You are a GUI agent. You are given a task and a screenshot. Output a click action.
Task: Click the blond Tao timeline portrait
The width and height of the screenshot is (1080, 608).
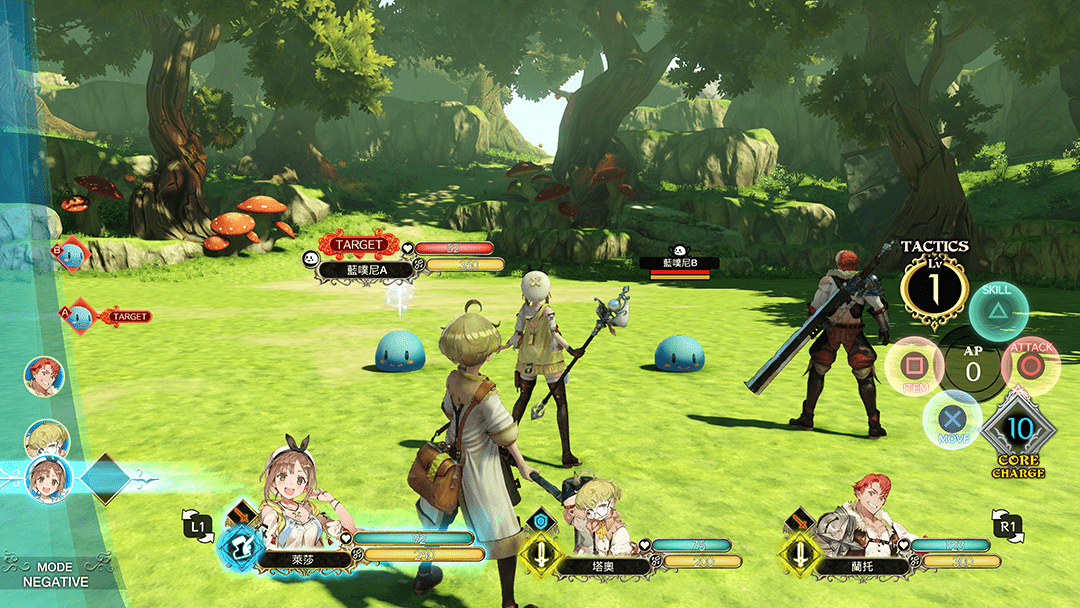(46, 439)
